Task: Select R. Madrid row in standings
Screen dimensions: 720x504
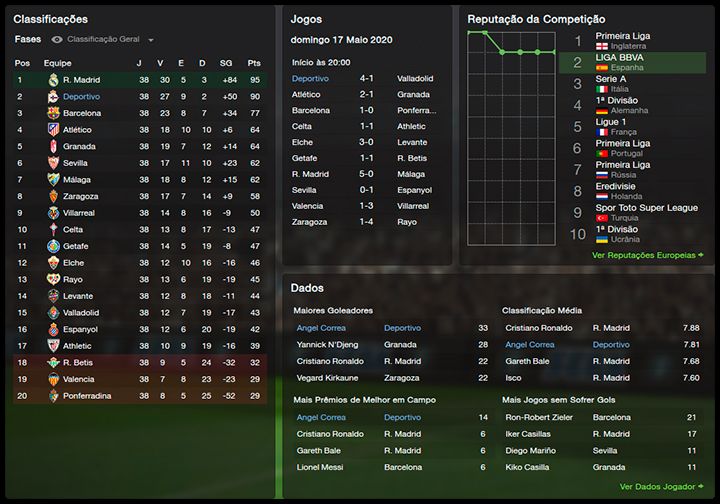Action: (80, 79)
